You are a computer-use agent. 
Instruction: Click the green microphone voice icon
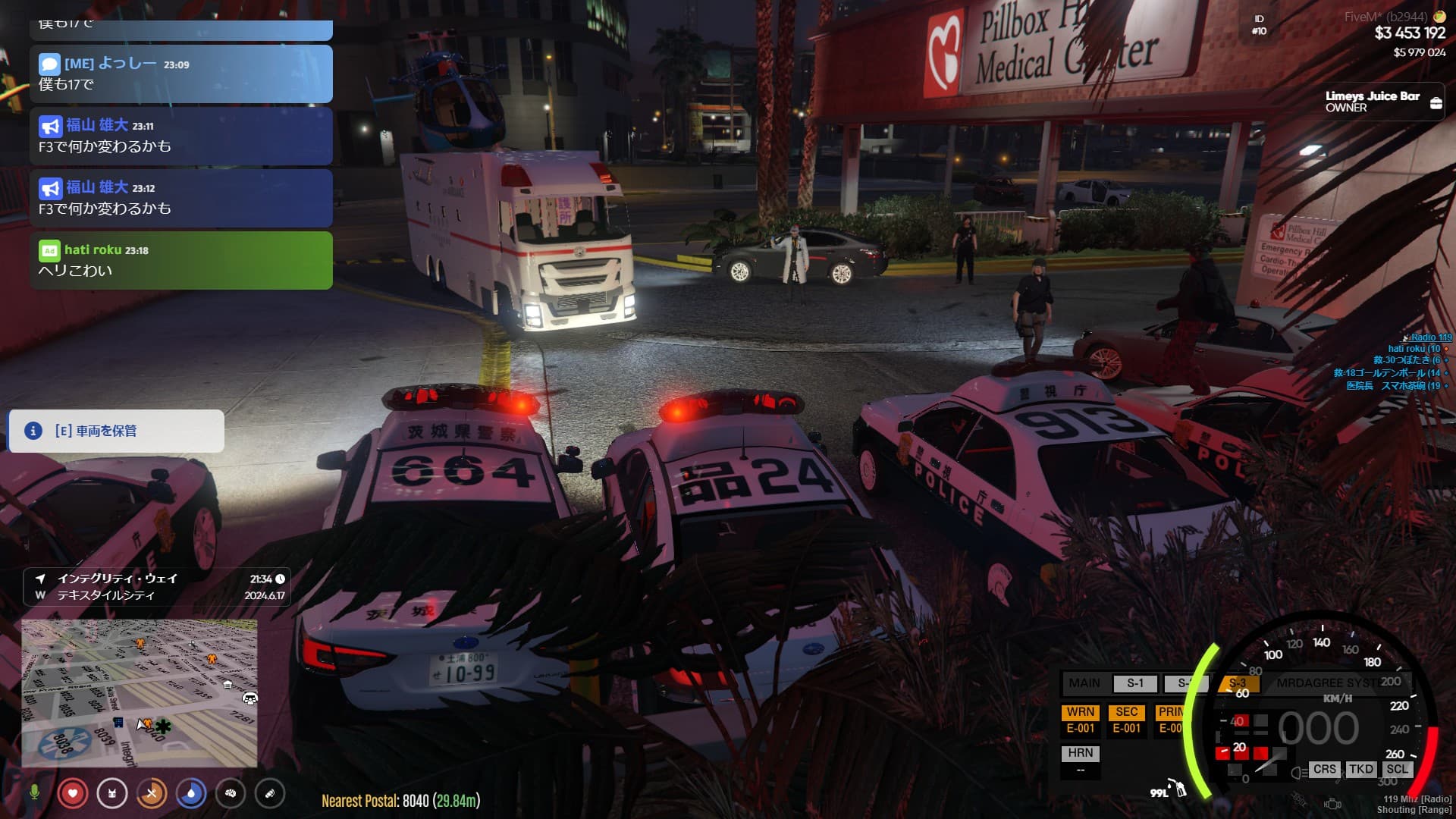click(34, 793)
